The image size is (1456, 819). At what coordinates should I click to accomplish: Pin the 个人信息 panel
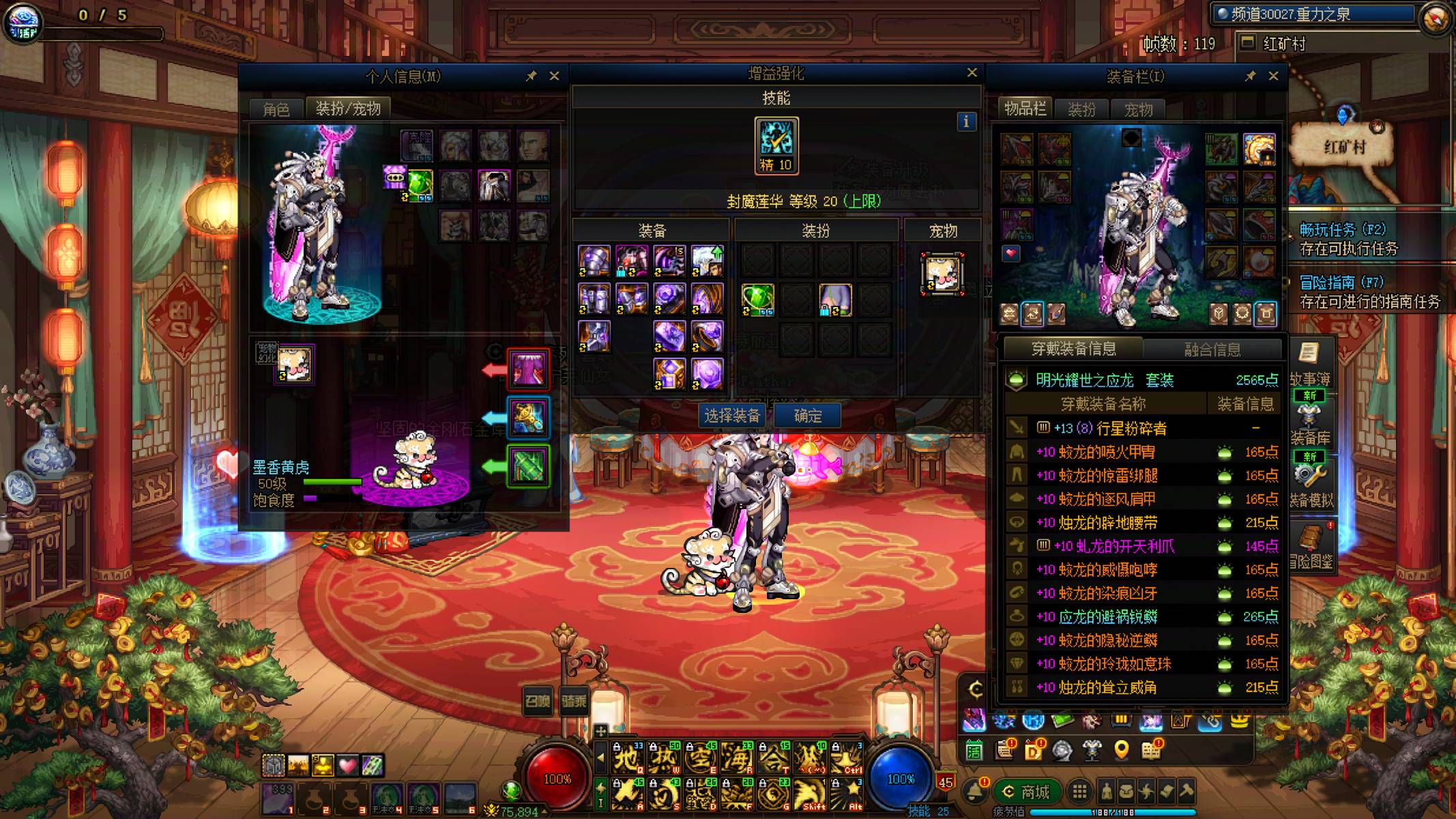[531, 76]
